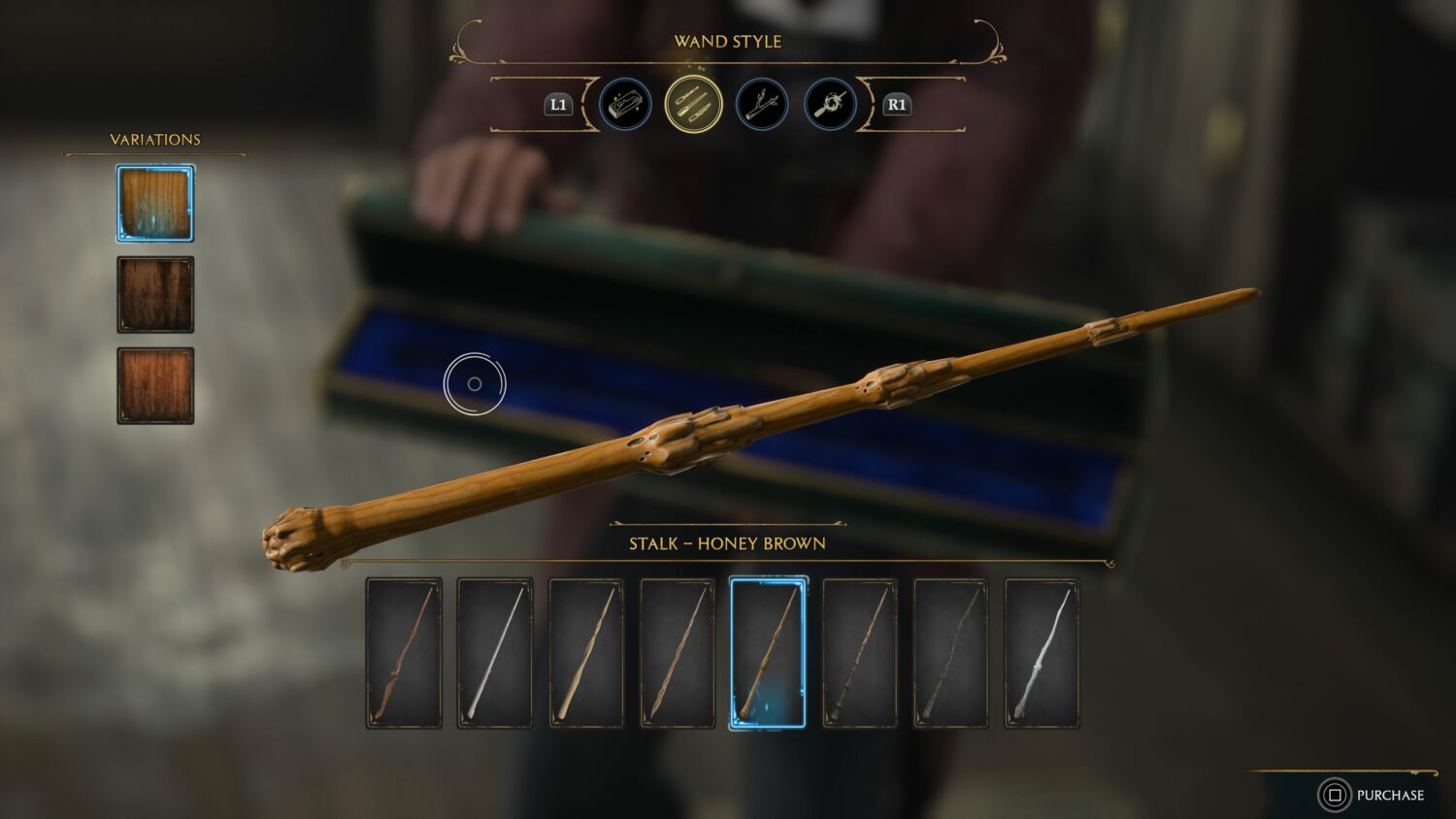The image size is (1456, 819).
Task: Select the spiral twisted brown wand
Action: (x=678, y=653)
